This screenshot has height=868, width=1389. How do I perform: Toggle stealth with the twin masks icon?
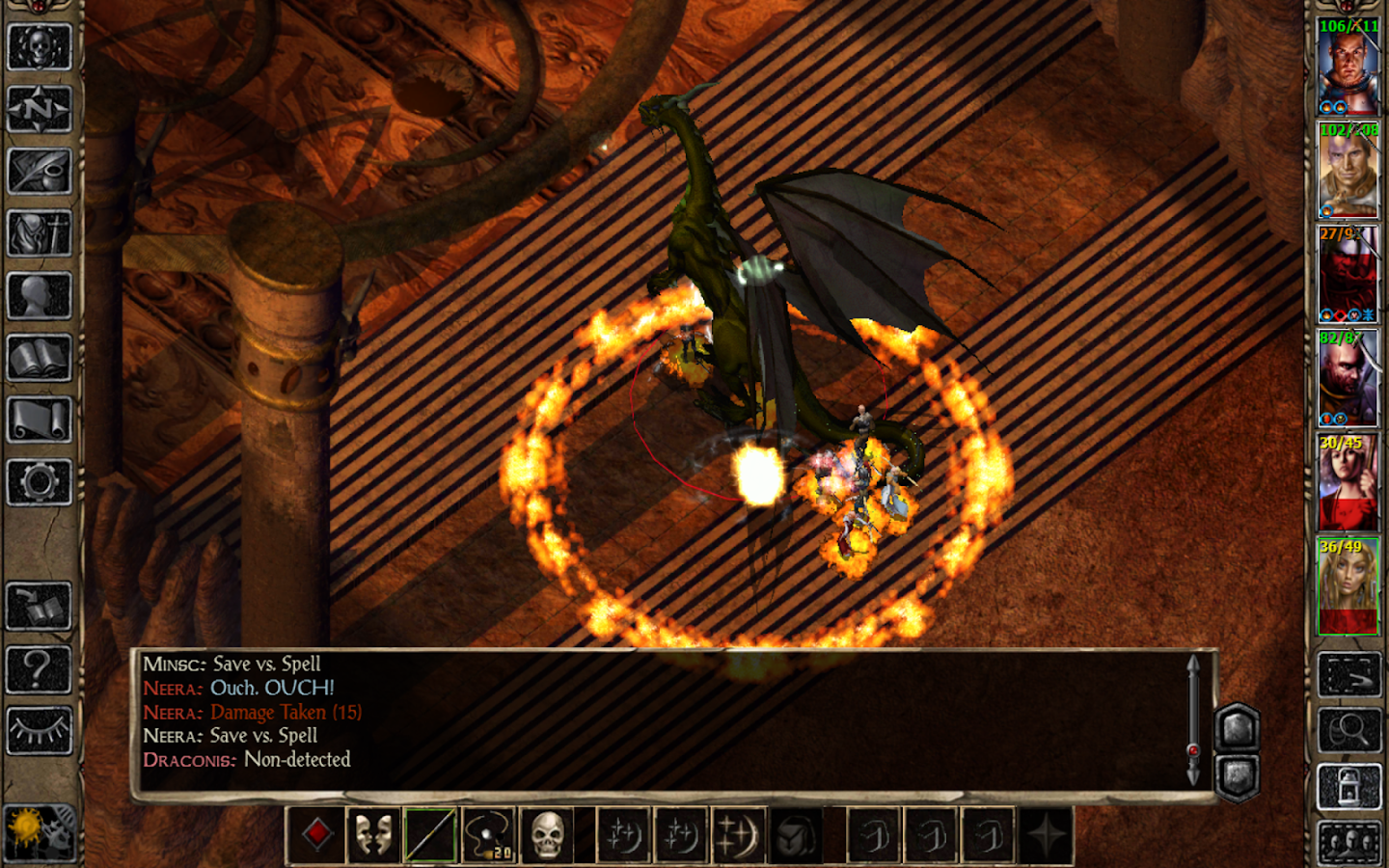[375, 835]
